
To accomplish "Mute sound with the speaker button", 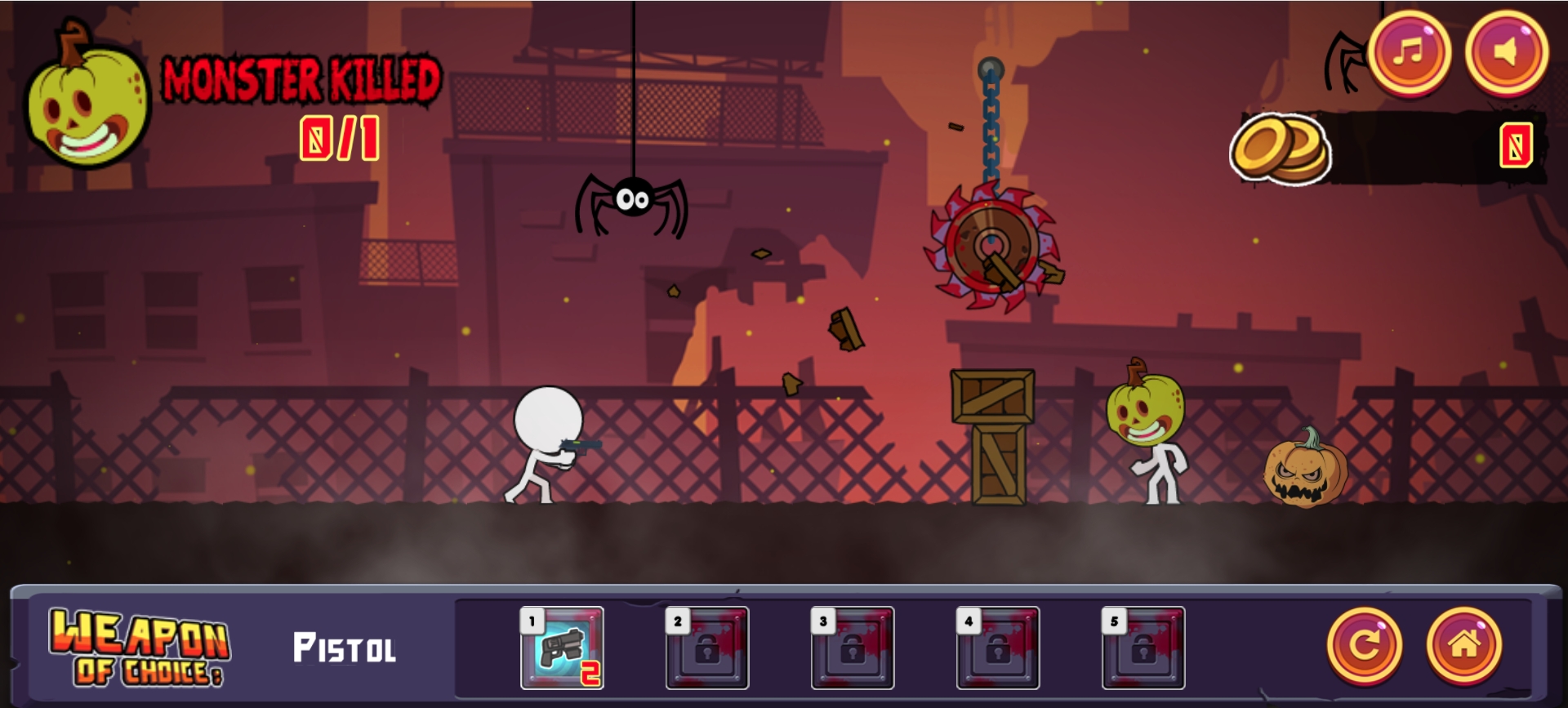I will tap(1506, 52).
